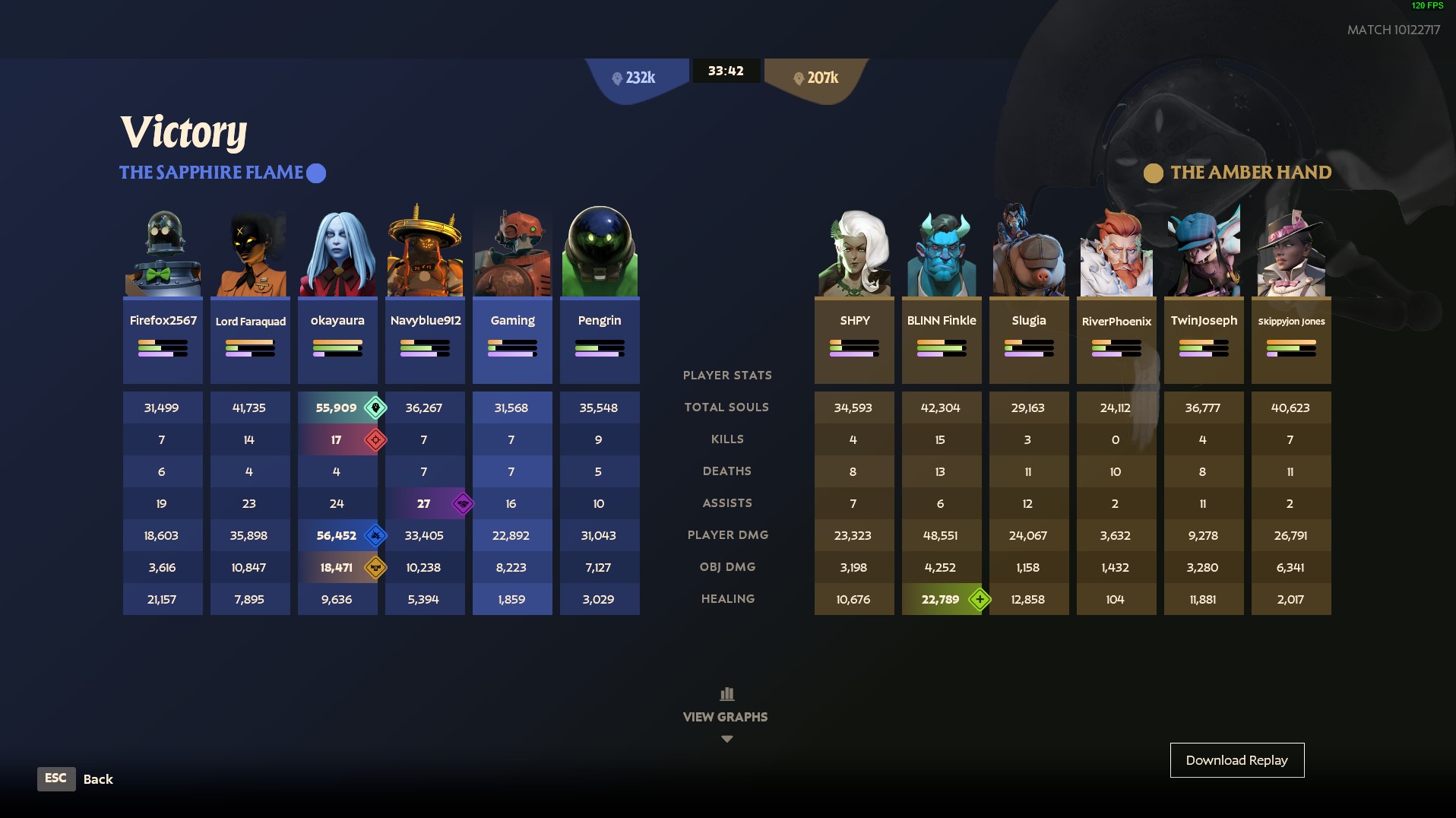The width and height of the screenshot is (1456, 818).
Task: Choose BLINN Finkle's hero portrait
Action: pyautogui.click(x=942, y=254)
